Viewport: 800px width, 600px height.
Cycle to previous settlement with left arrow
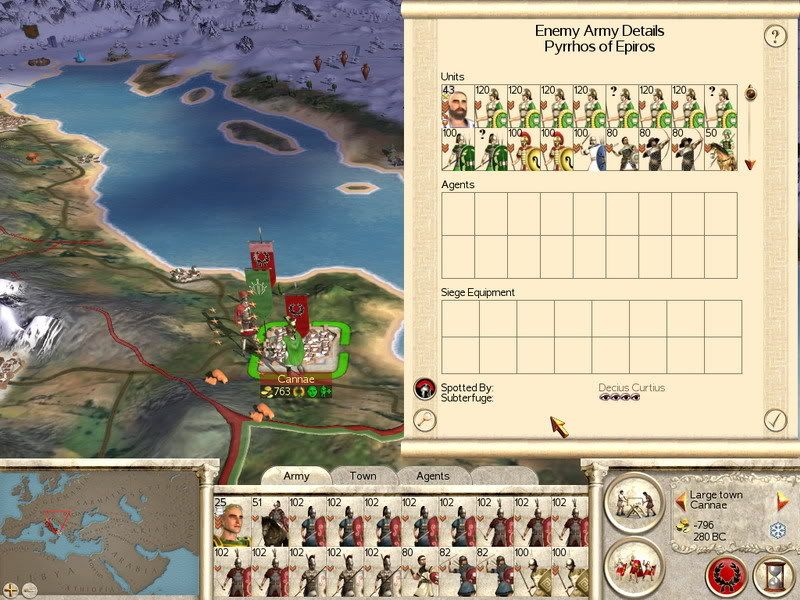tap(681, 497)
